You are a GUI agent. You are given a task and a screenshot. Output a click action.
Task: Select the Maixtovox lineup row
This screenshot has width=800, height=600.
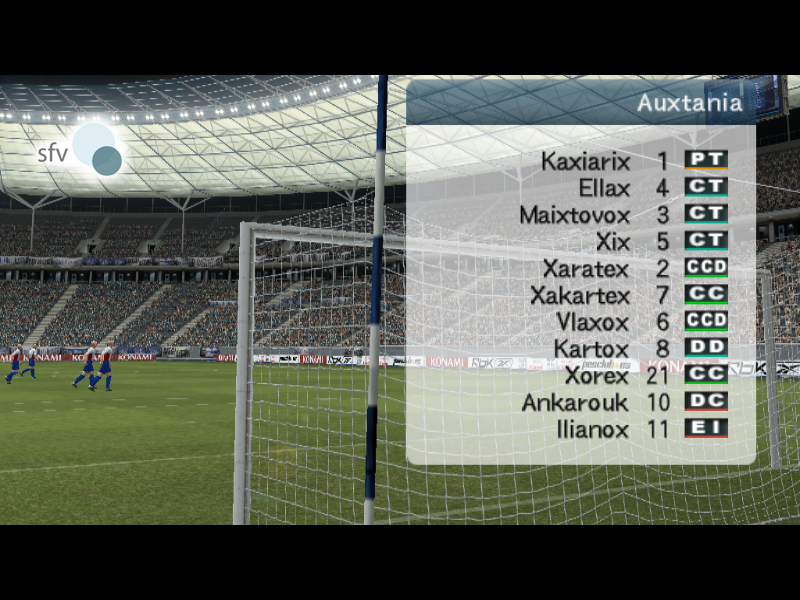(575, 215)
